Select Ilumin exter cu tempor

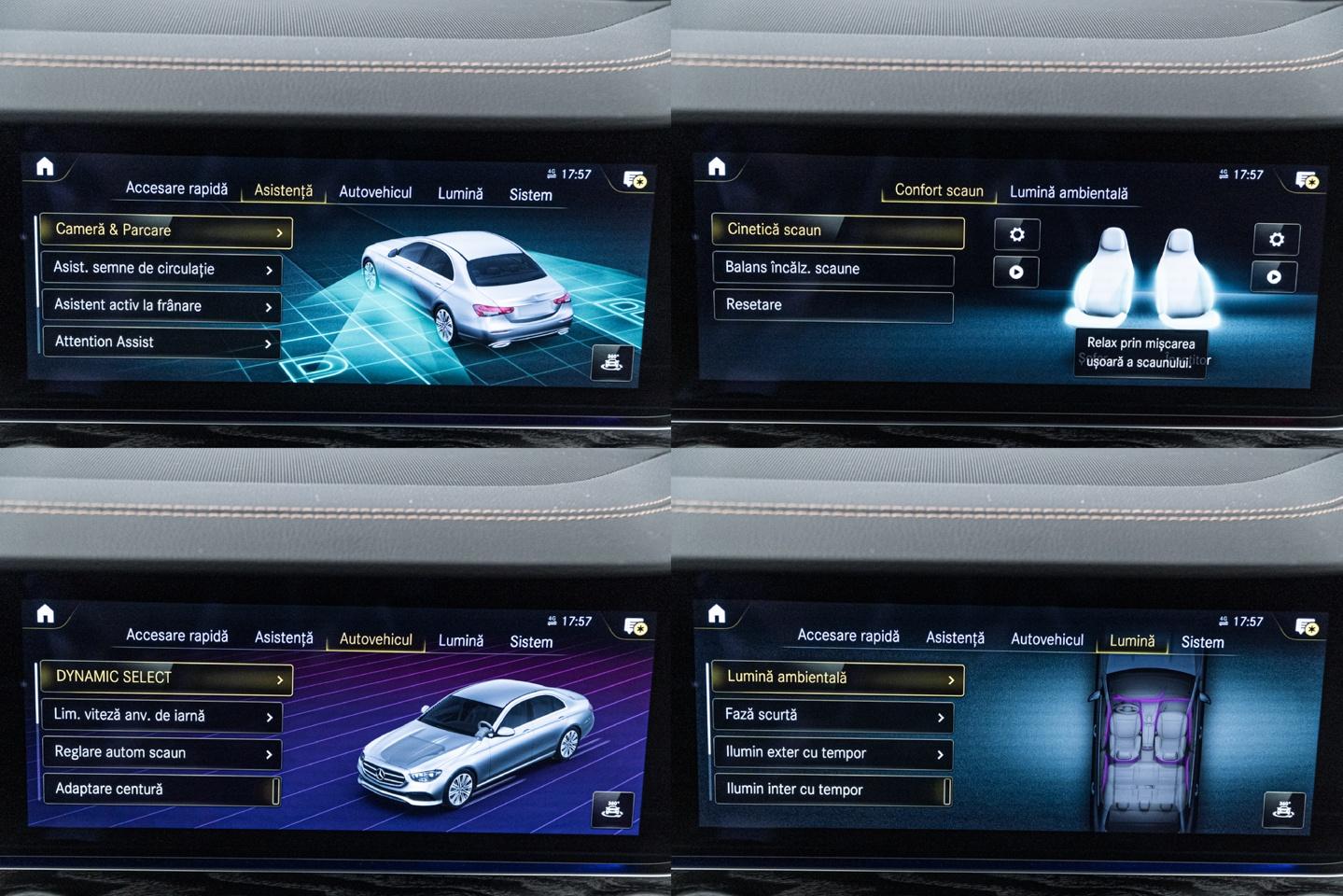(x=832, y=753)
